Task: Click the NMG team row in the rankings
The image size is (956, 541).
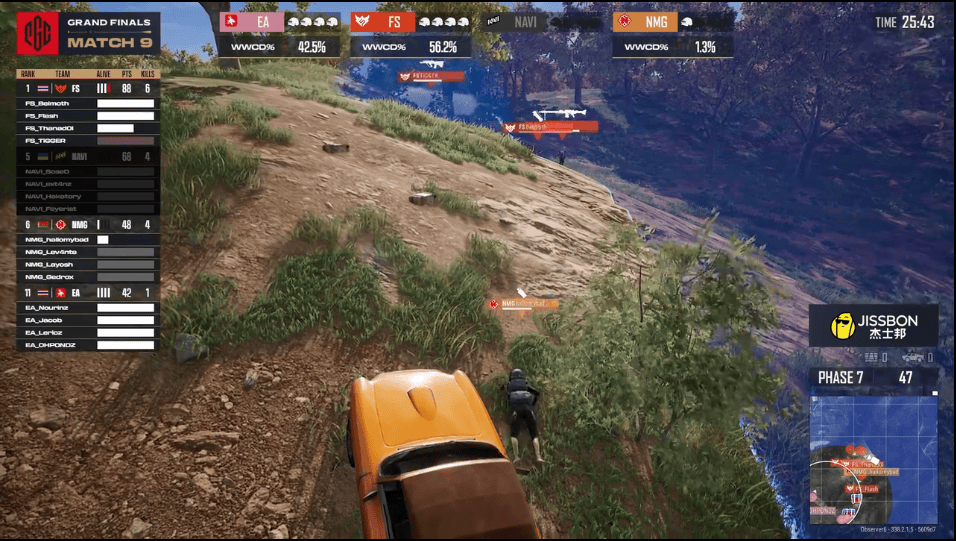Action: pyautogui.click(x=87, y=225)
